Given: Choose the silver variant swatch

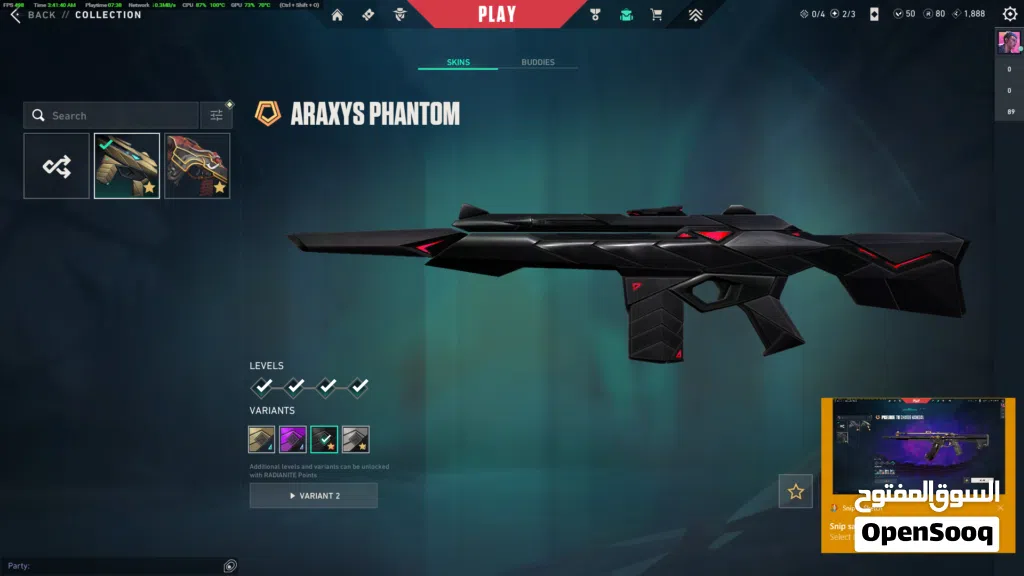Looking at the screenshot, I should click(355, 439).
